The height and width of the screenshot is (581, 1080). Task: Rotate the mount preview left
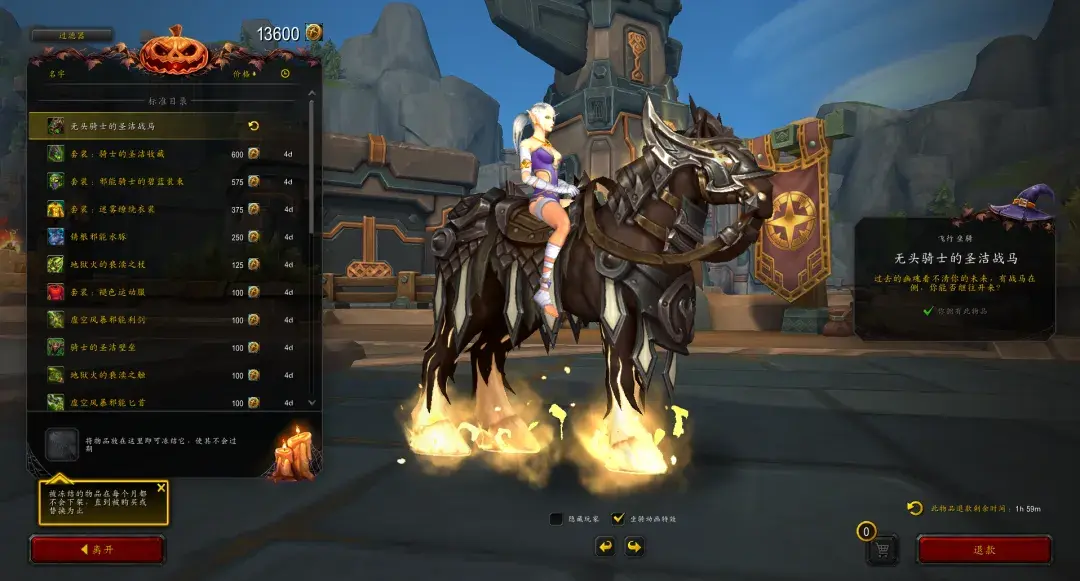[x=604, y=546]
